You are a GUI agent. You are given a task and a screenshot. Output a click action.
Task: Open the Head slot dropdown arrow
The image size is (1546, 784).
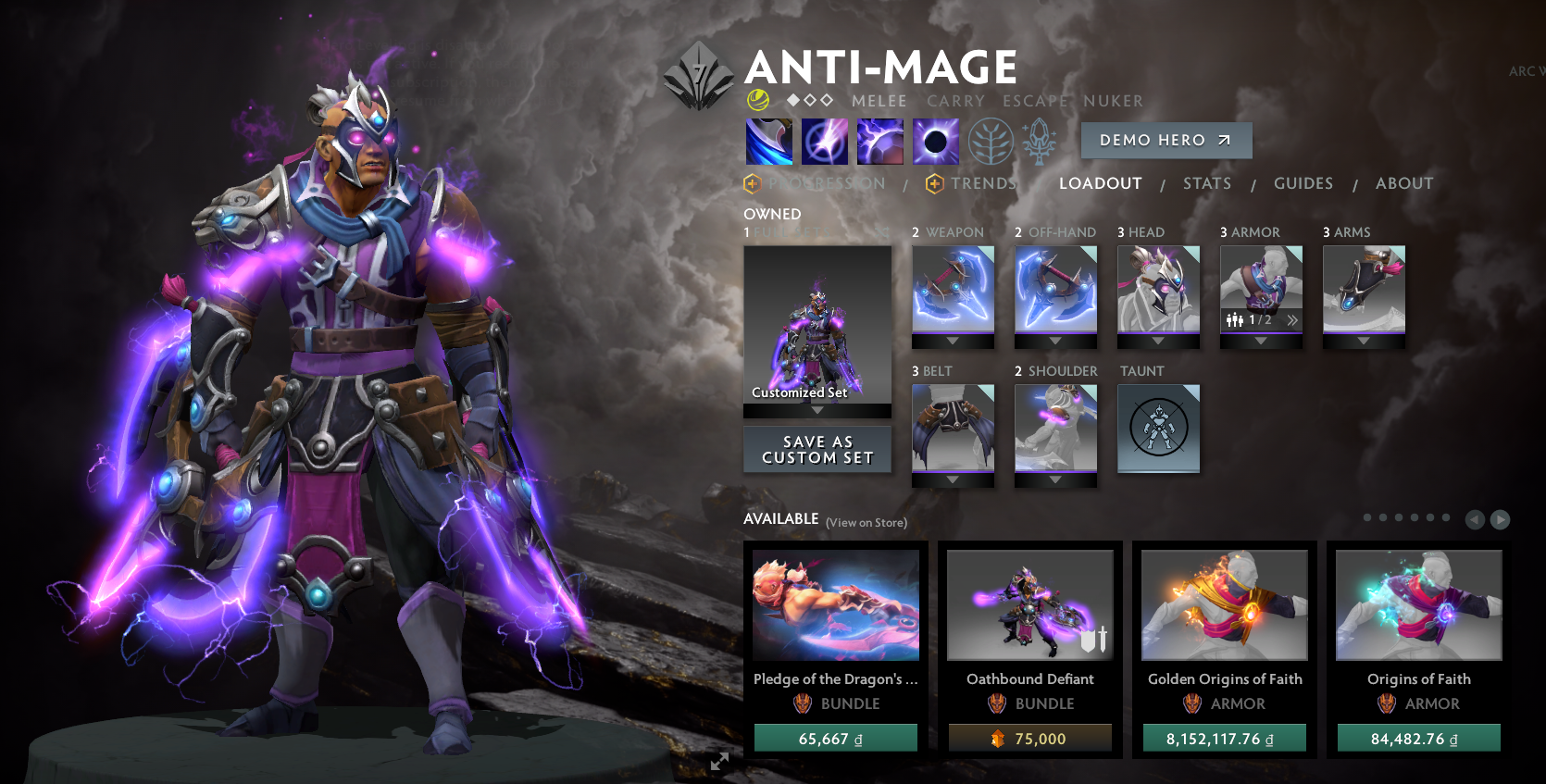click(1157, 342)
